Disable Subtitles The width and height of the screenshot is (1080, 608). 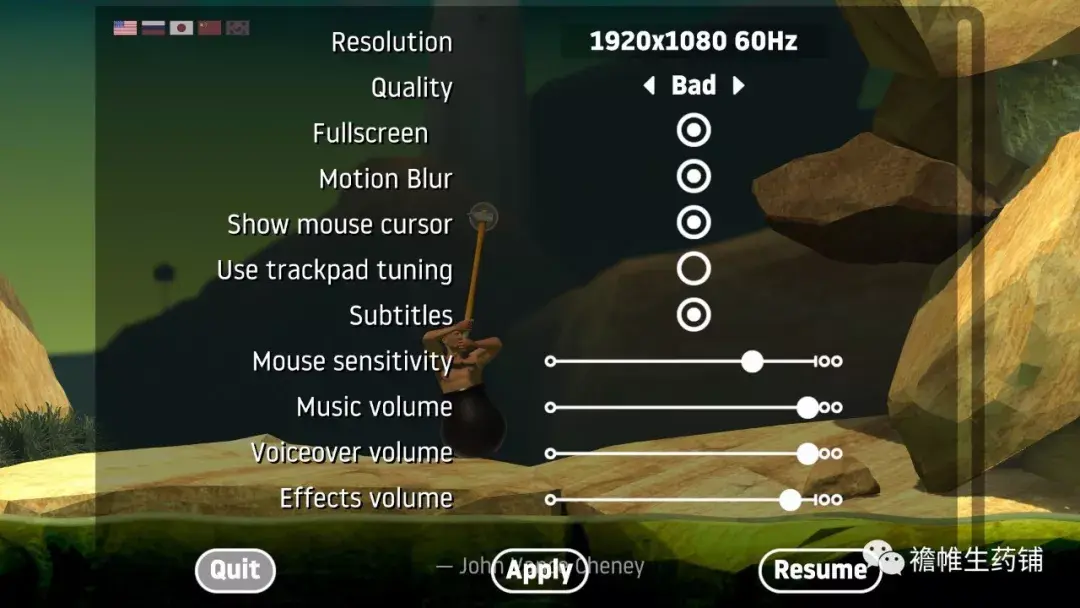tap(693, 315)
